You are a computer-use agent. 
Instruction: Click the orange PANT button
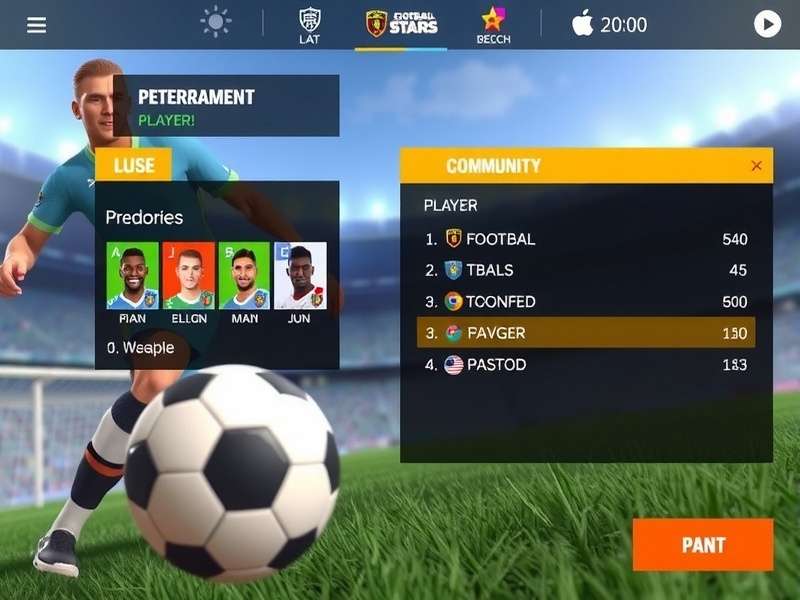point(703,545)
